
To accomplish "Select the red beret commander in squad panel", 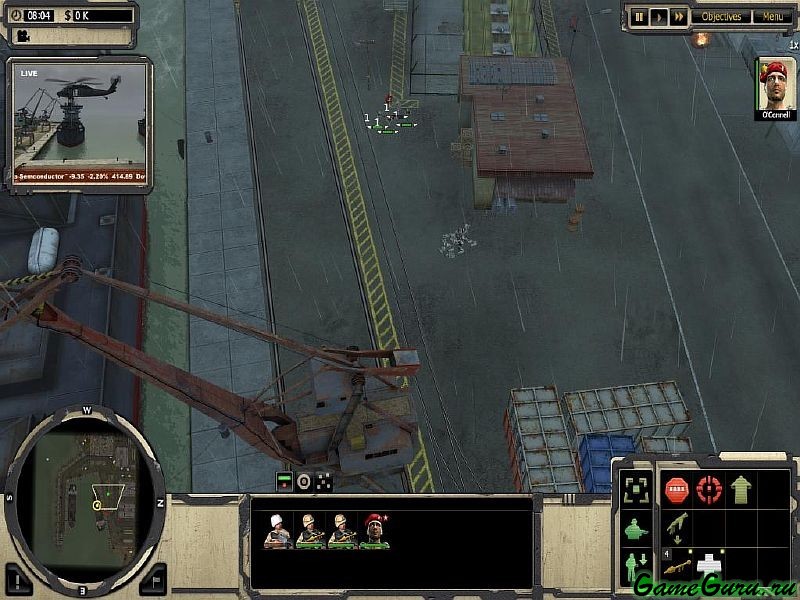I will pos(374,531).
